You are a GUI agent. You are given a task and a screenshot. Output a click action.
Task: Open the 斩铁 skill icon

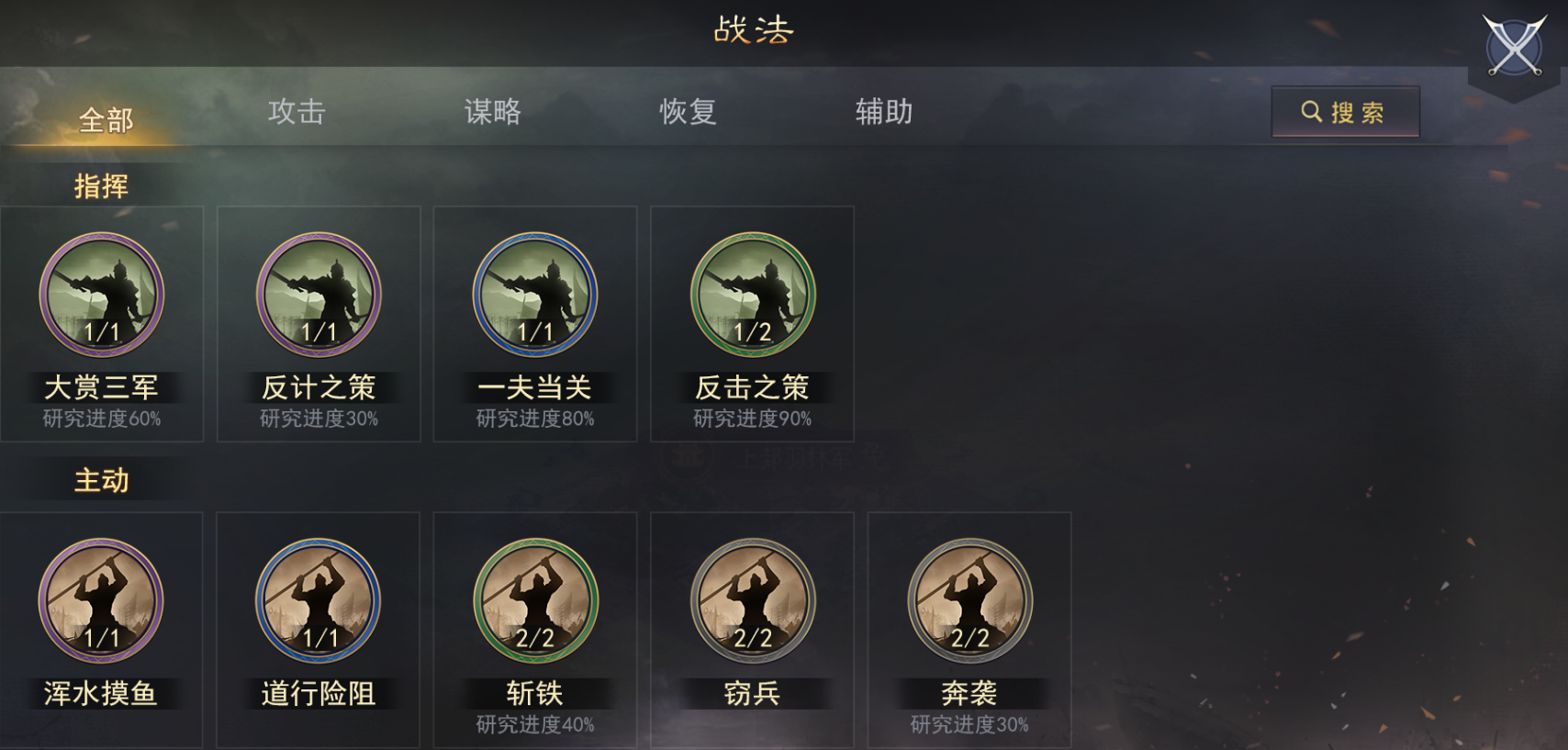pos(534,601)
